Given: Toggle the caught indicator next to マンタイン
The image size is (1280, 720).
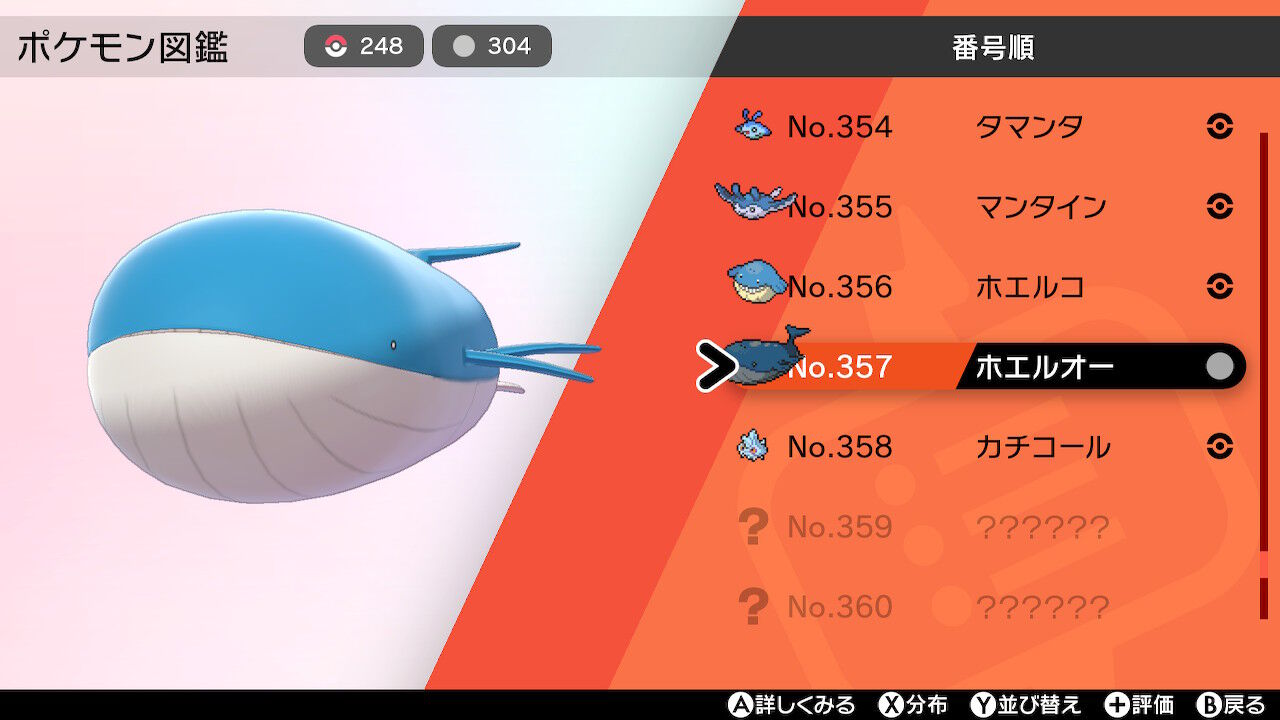Looking at the screenshot, I should (1221, 207).
